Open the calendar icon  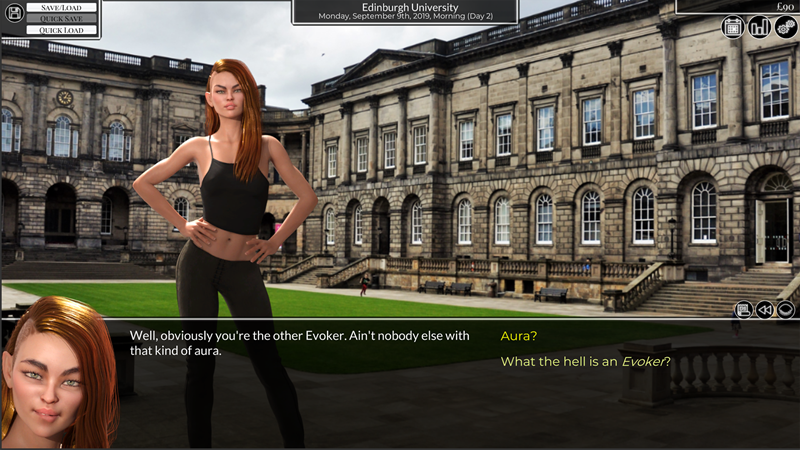coord(733,27)
